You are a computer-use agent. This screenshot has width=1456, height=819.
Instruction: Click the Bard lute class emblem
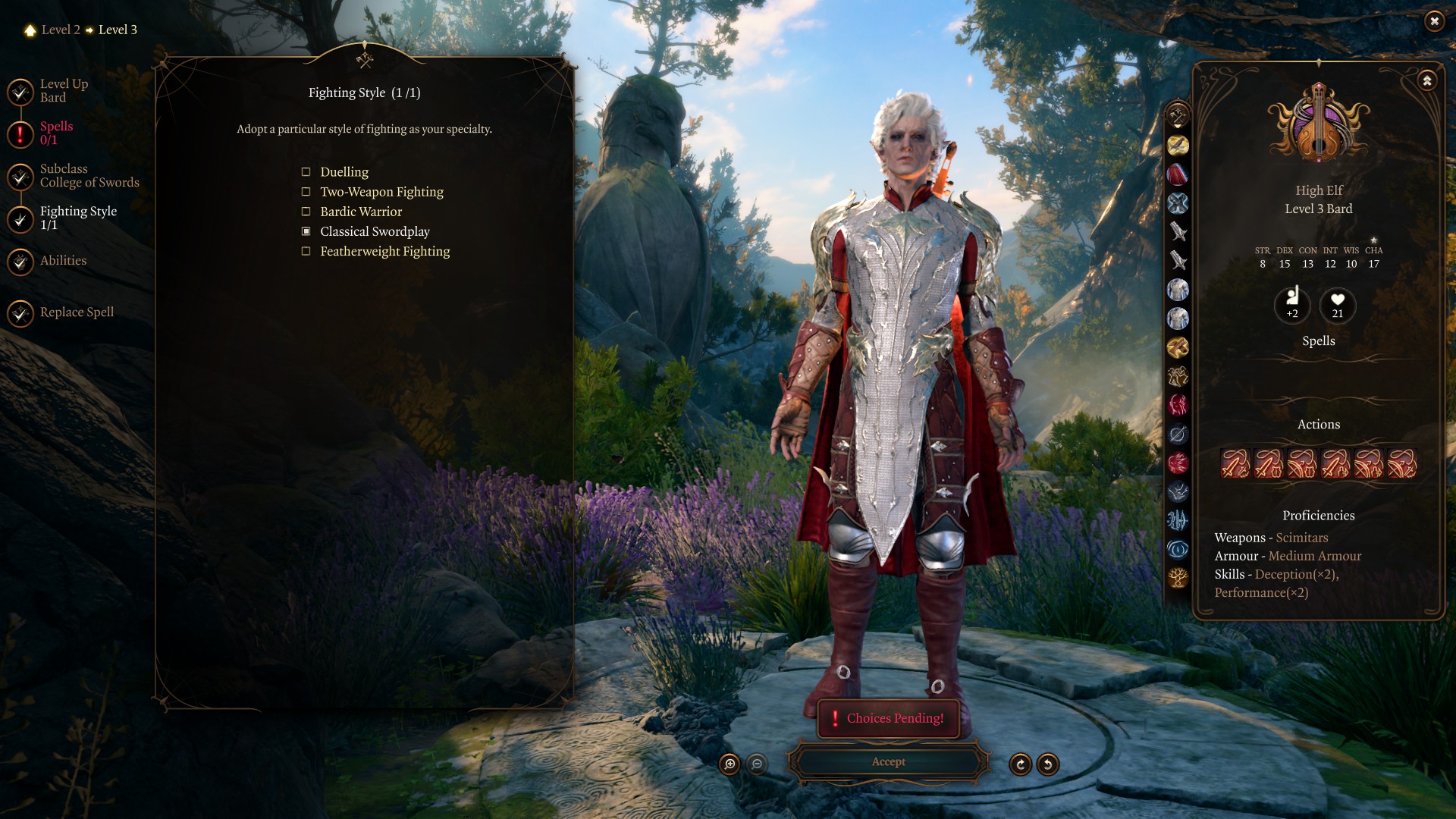pos(1319,124)
